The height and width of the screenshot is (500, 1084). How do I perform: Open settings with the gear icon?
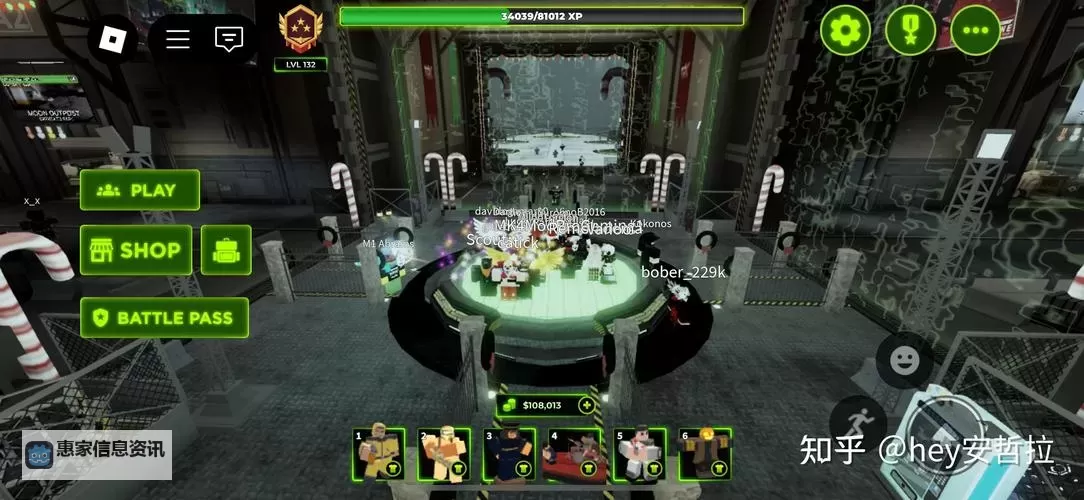(845, 31)
